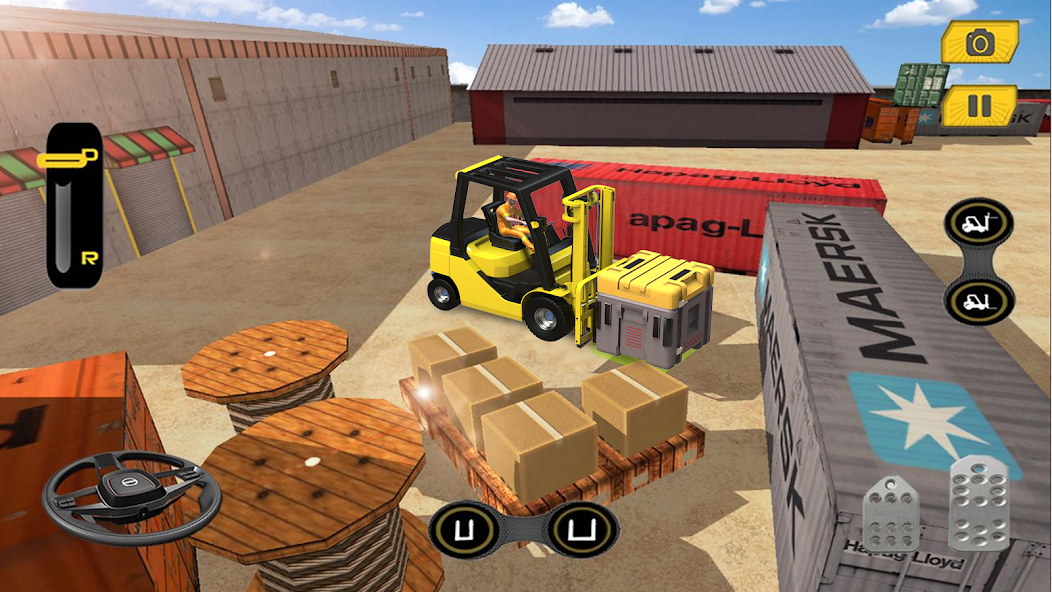The height and width of the screenshot is (592, 1052).
Task: Lower the forks with the lowered-fork button
Action: (x=979, y=299)
